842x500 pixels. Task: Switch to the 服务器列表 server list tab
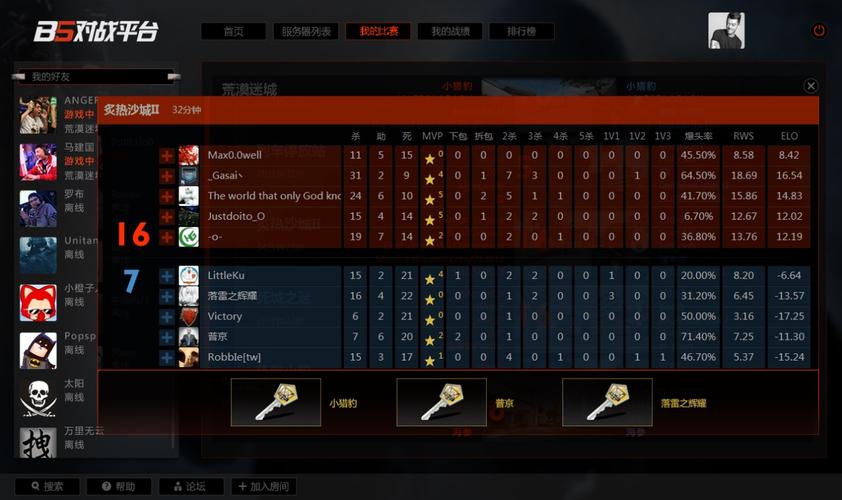[x=305, y=32]
